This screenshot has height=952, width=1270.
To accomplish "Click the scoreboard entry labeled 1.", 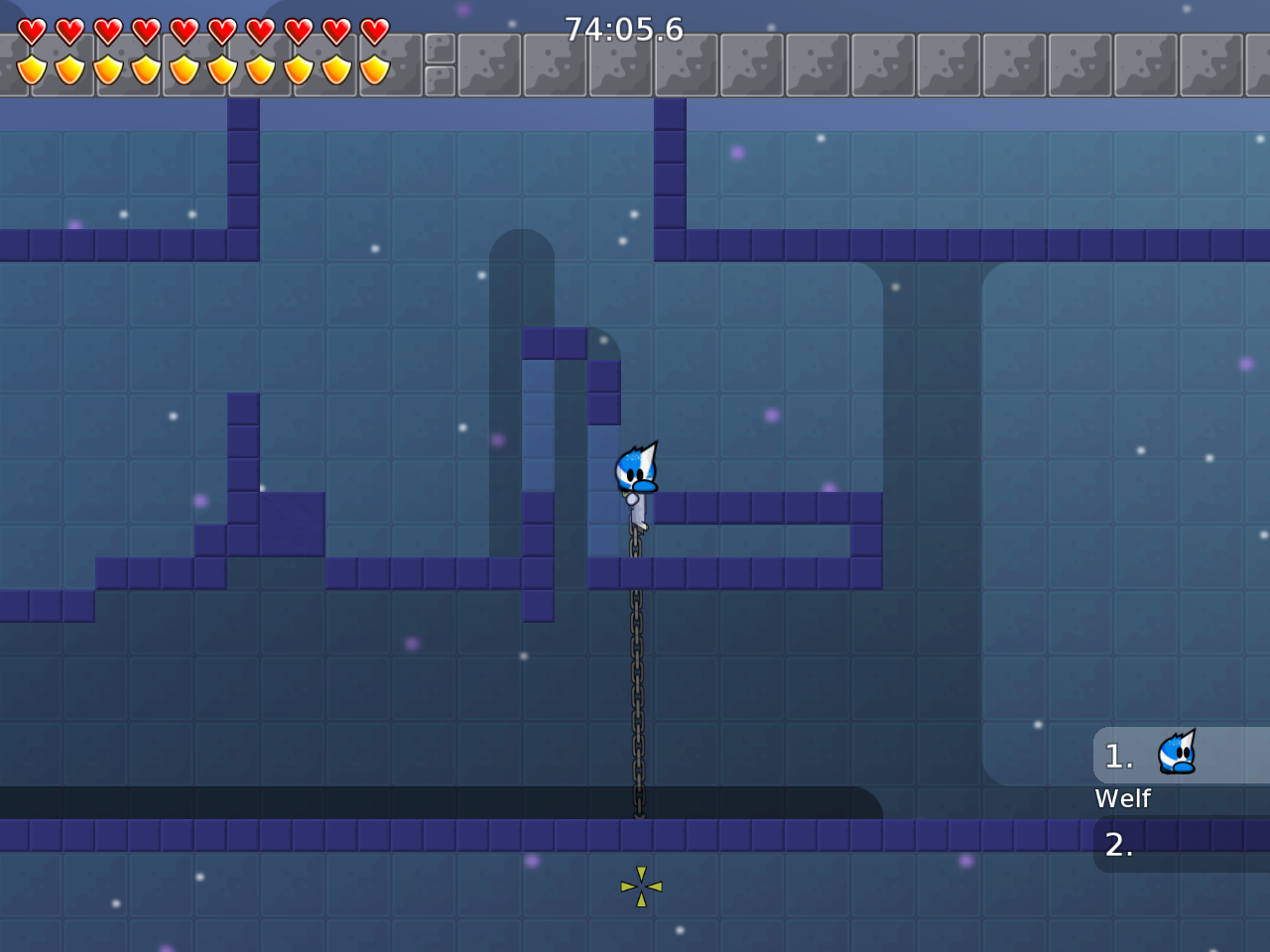I will coord(1119,756).
